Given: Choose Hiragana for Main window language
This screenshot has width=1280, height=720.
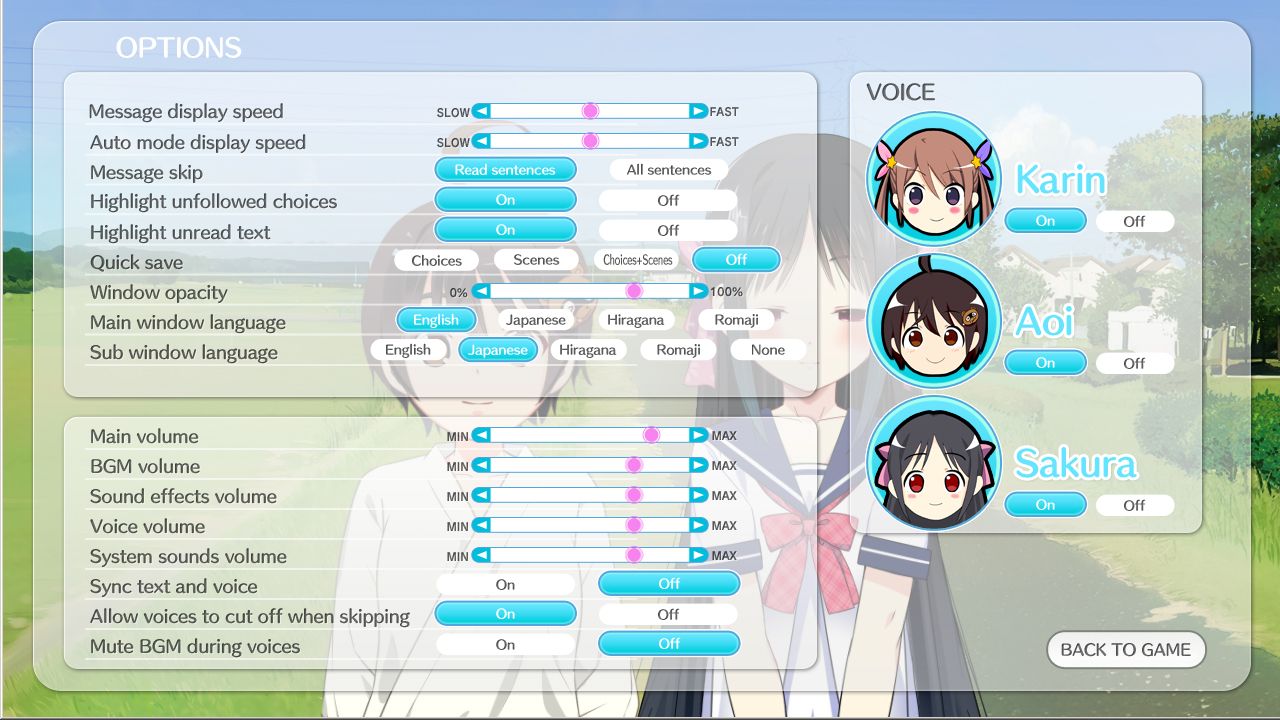Looking at the screenshot, I should coord(636,319).
